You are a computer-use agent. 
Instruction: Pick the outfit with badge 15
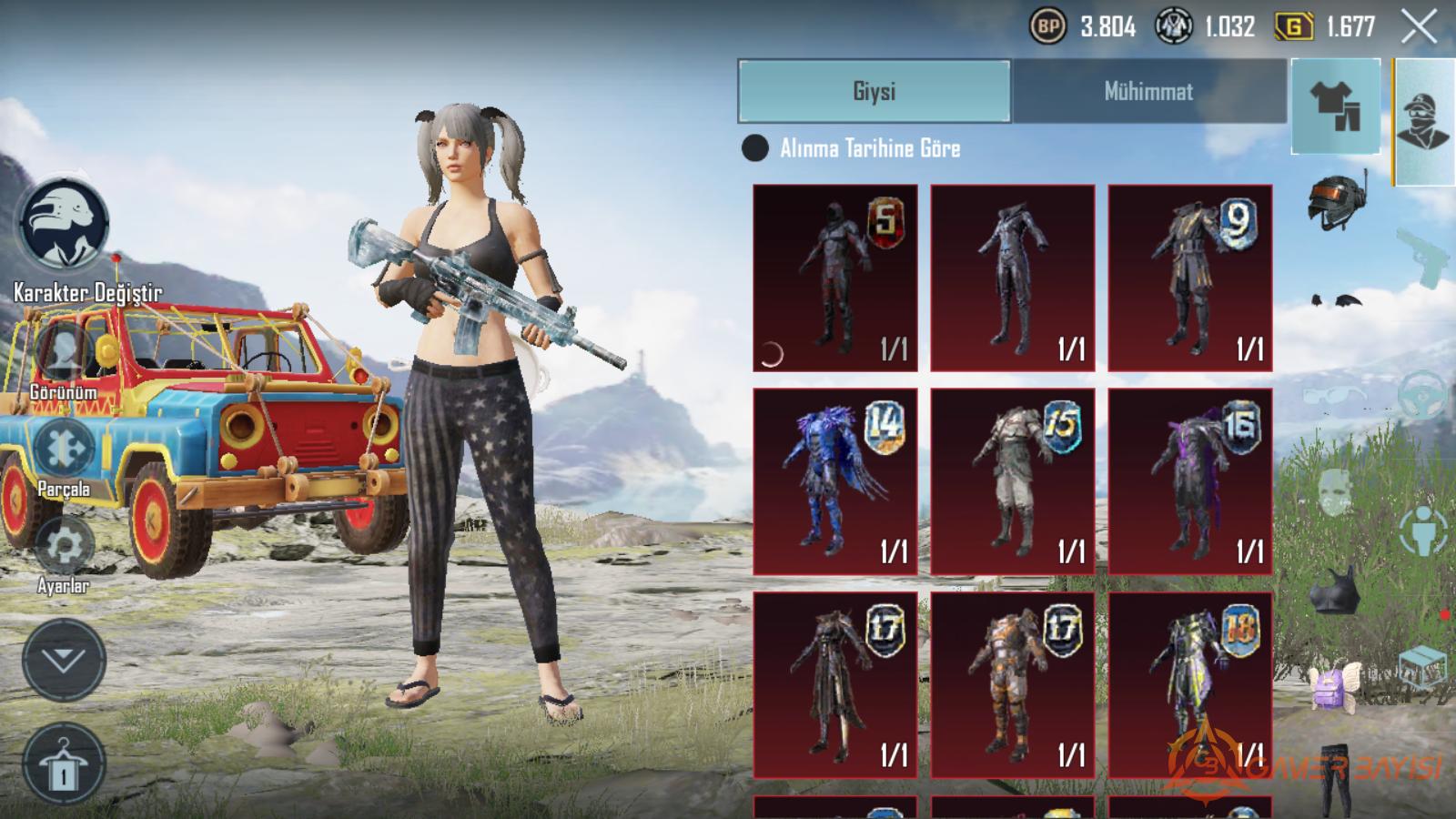1013,481
